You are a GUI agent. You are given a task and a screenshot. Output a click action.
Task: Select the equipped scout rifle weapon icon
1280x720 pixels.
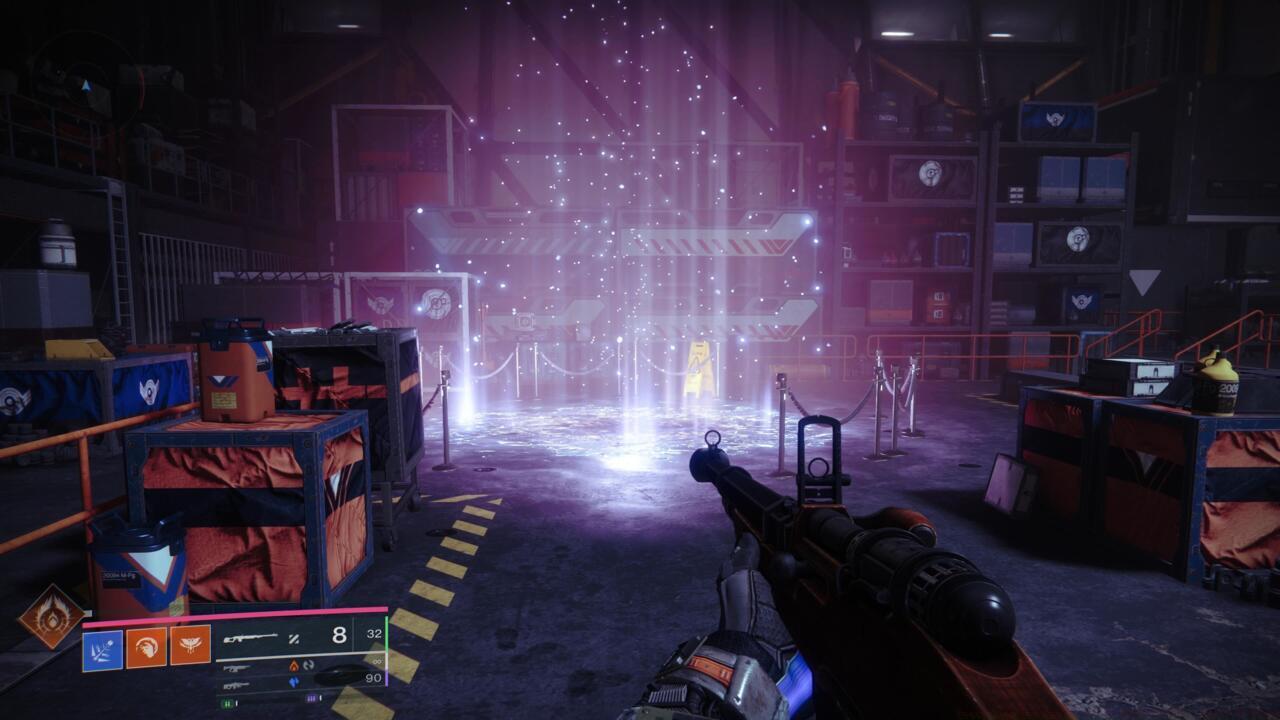point(252,637)
